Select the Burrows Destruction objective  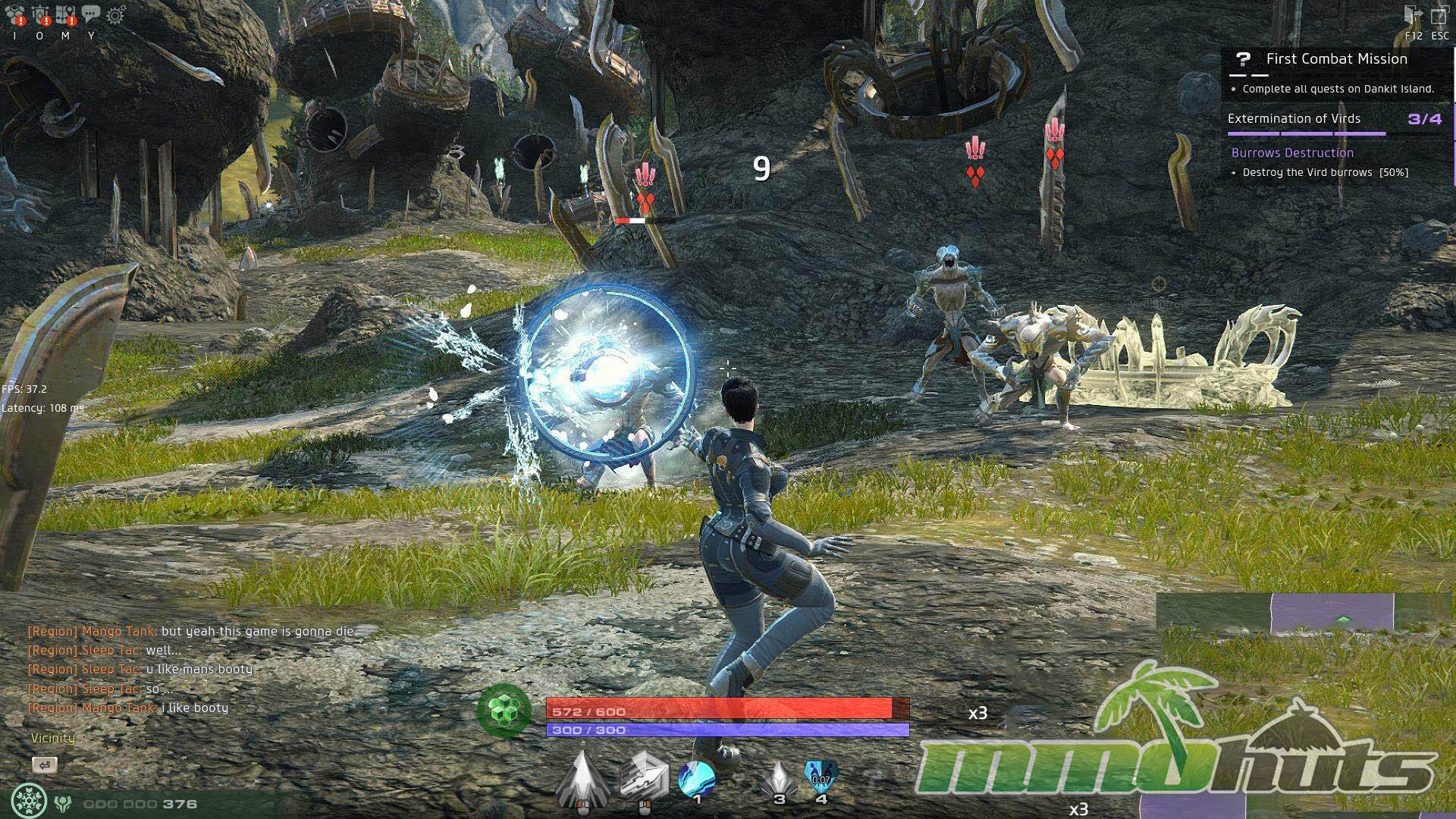pos(1292,153)
